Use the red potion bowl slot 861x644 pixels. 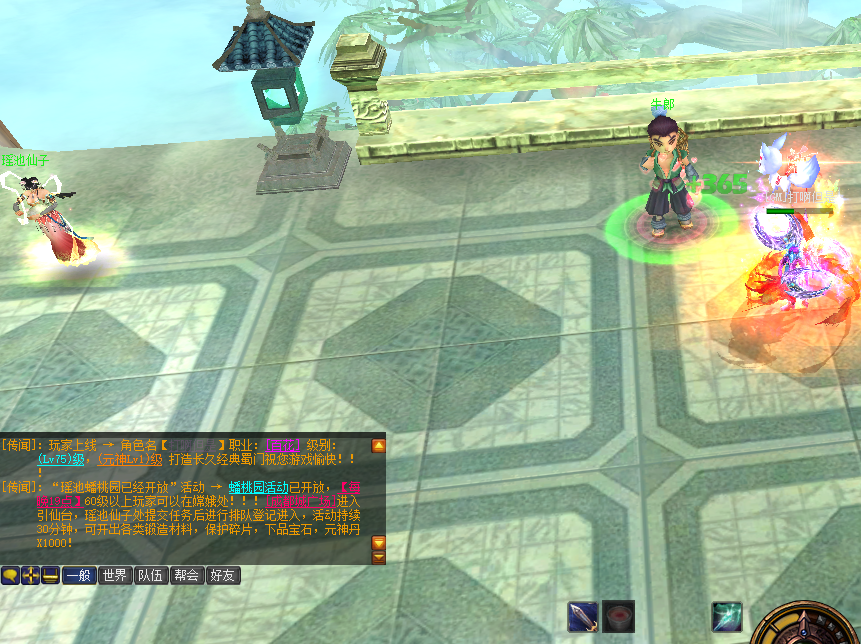click(x=618, y=616)
